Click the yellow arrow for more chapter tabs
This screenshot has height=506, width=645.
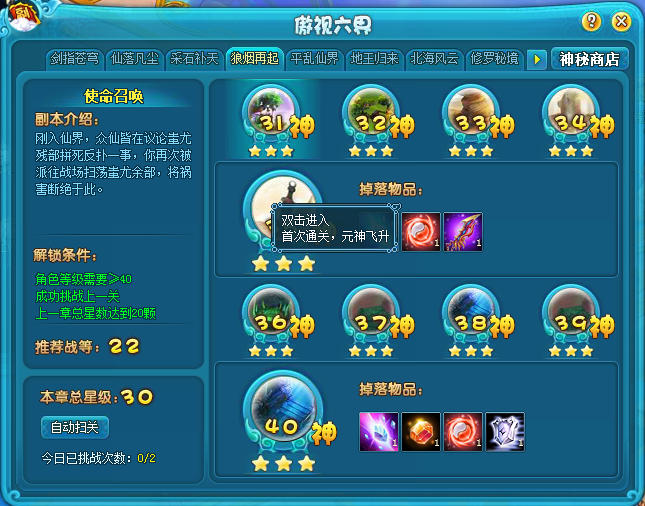tap(537, 60)
